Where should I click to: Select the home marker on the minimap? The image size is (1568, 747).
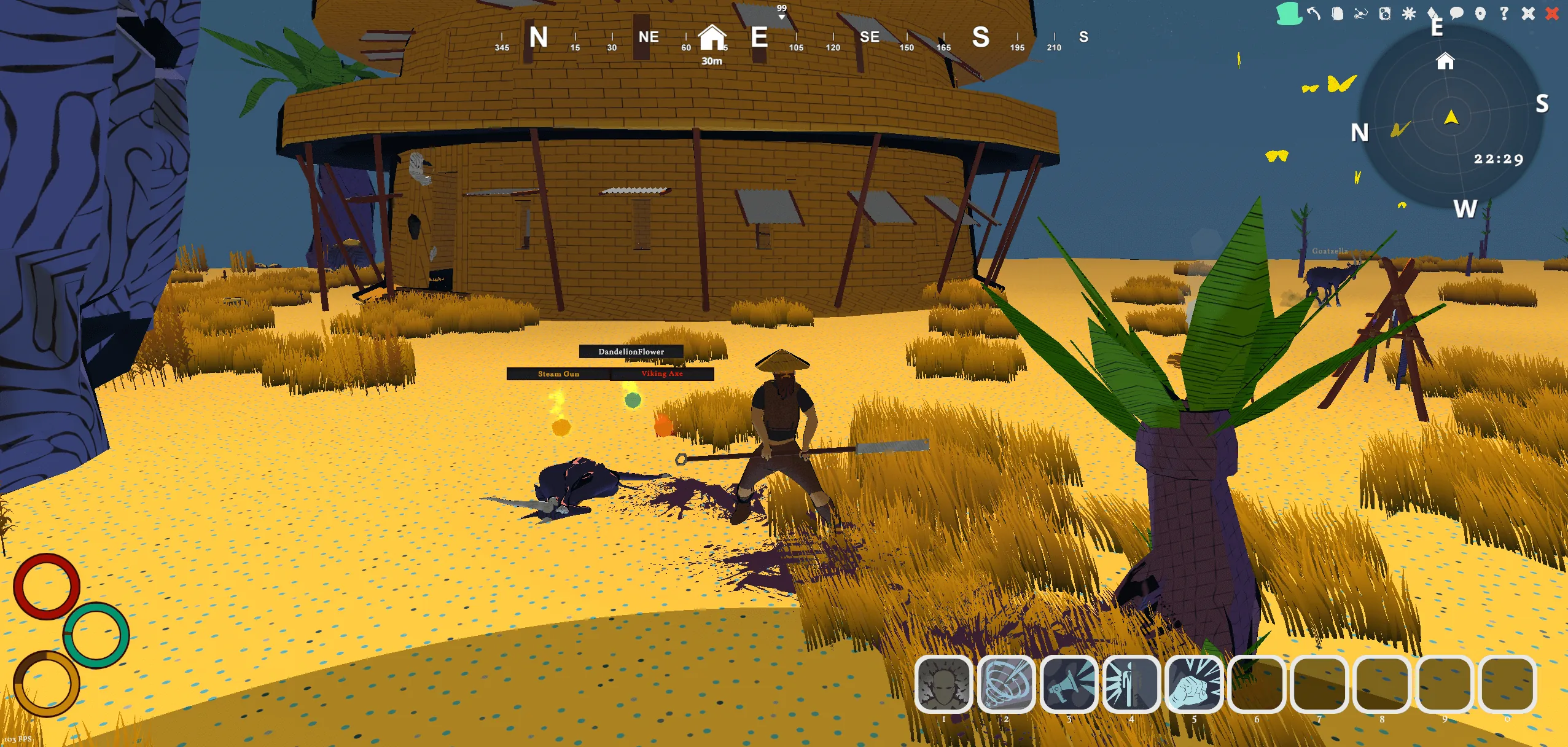click(1445, 61)
